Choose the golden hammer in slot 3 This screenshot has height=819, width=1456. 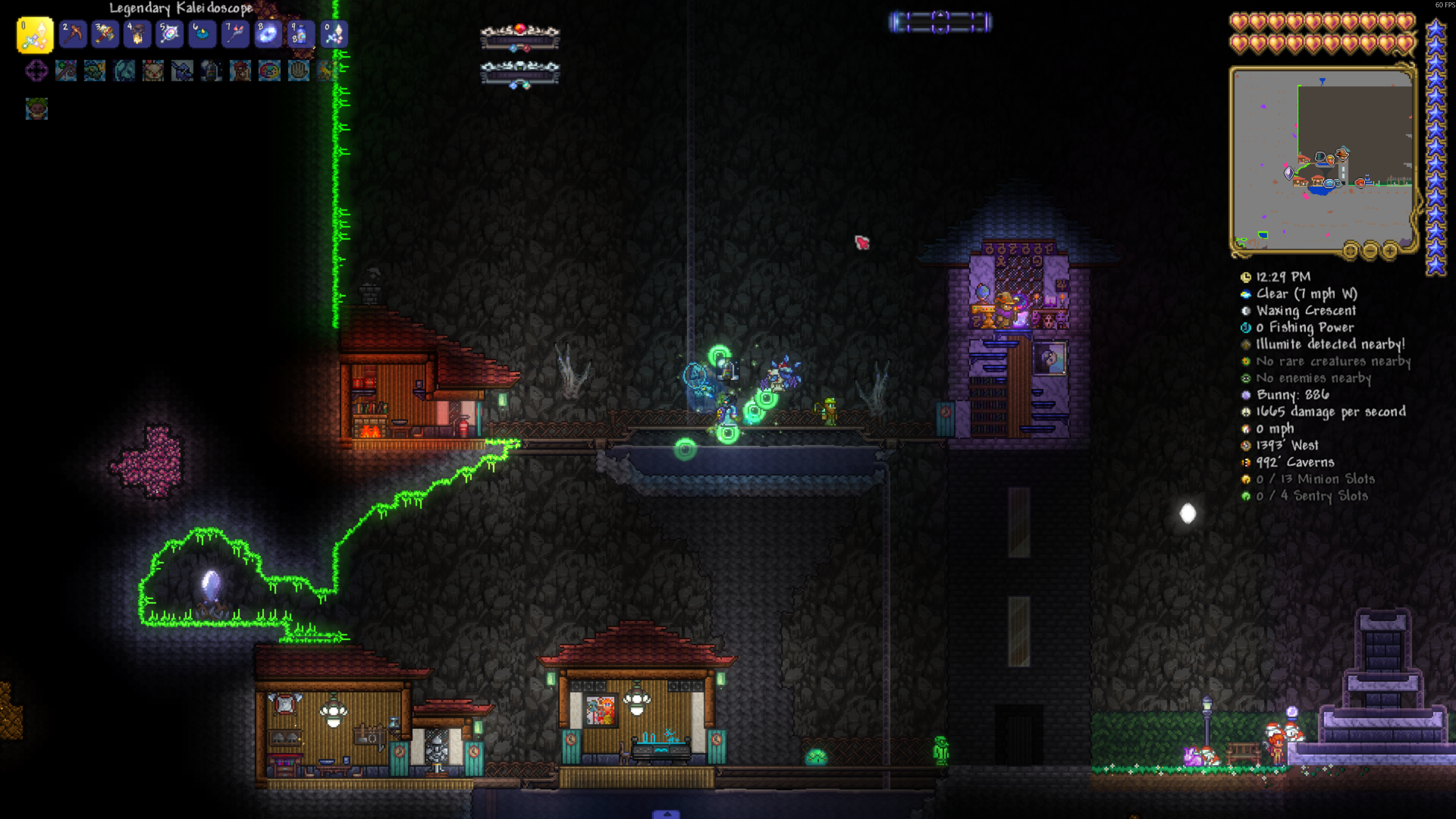(105, 35)
